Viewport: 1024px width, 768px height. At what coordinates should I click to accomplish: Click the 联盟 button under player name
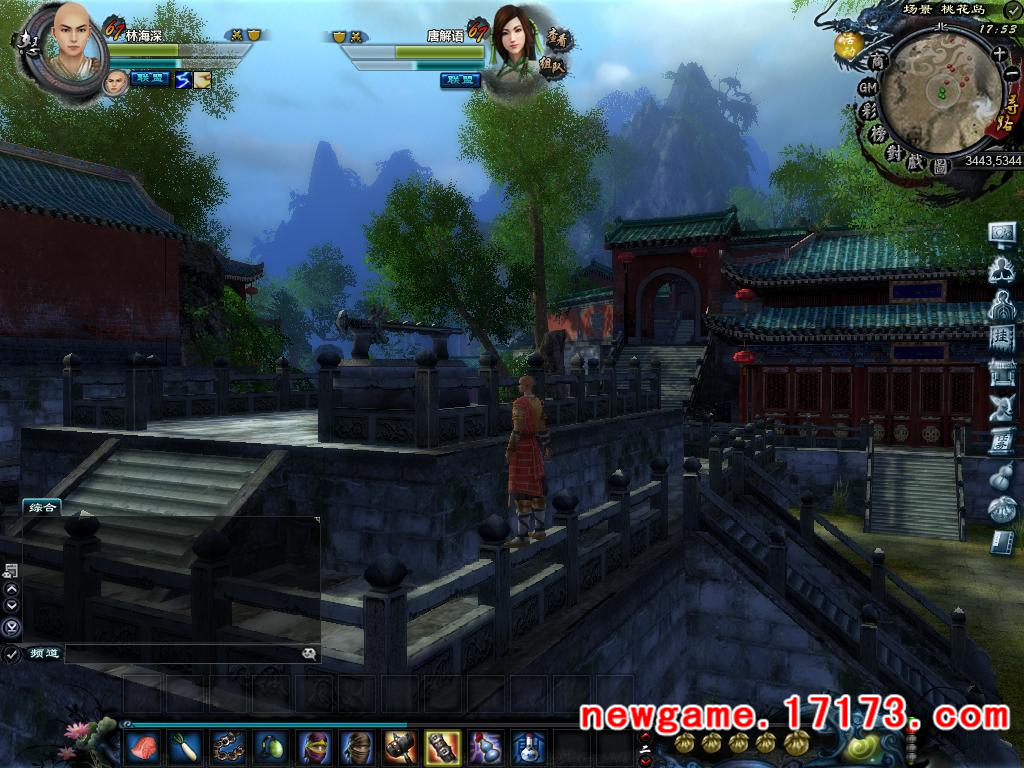pos(150,79)
